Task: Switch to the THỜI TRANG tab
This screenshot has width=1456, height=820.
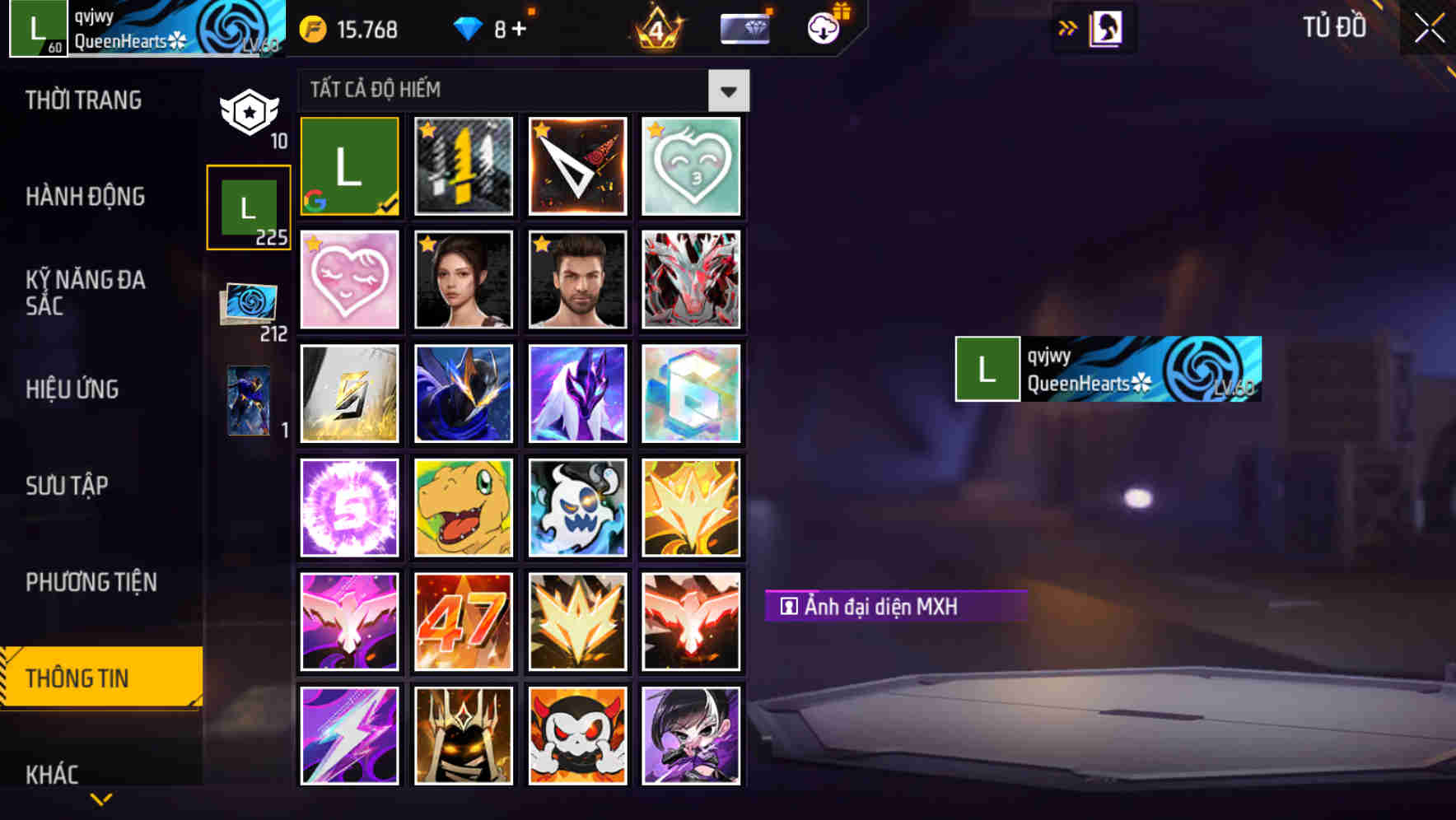Action: [x=82, y=100]
